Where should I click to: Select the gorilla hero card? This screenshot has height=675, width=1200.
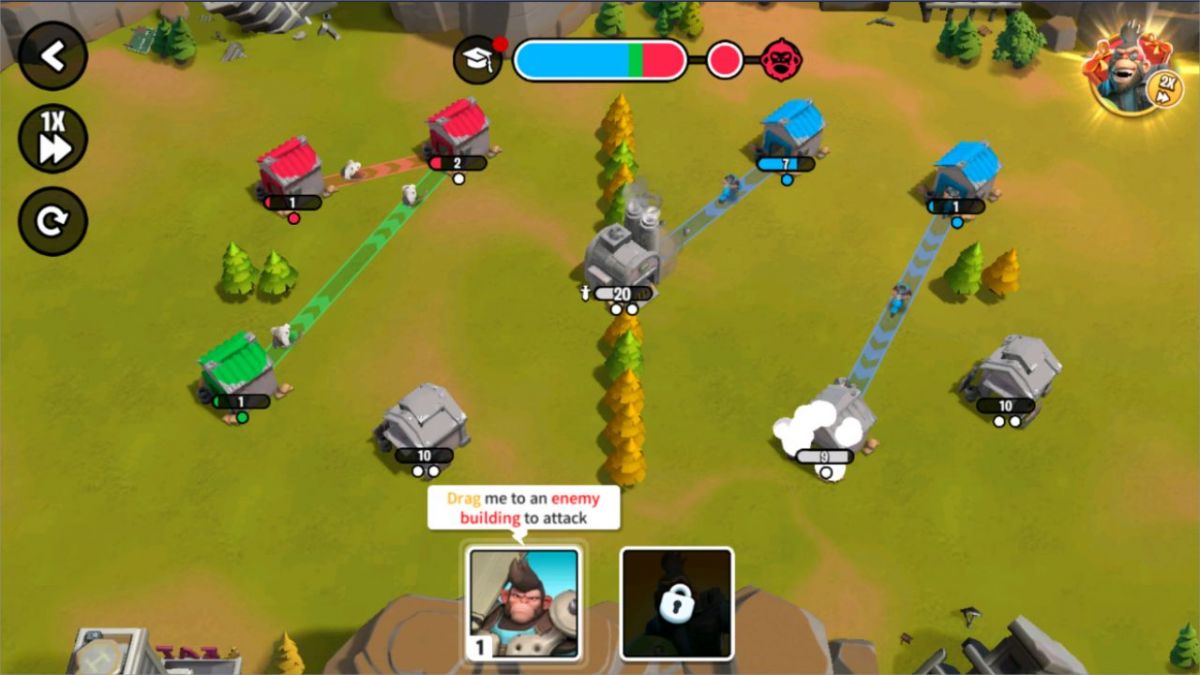(x=524, y=604)
